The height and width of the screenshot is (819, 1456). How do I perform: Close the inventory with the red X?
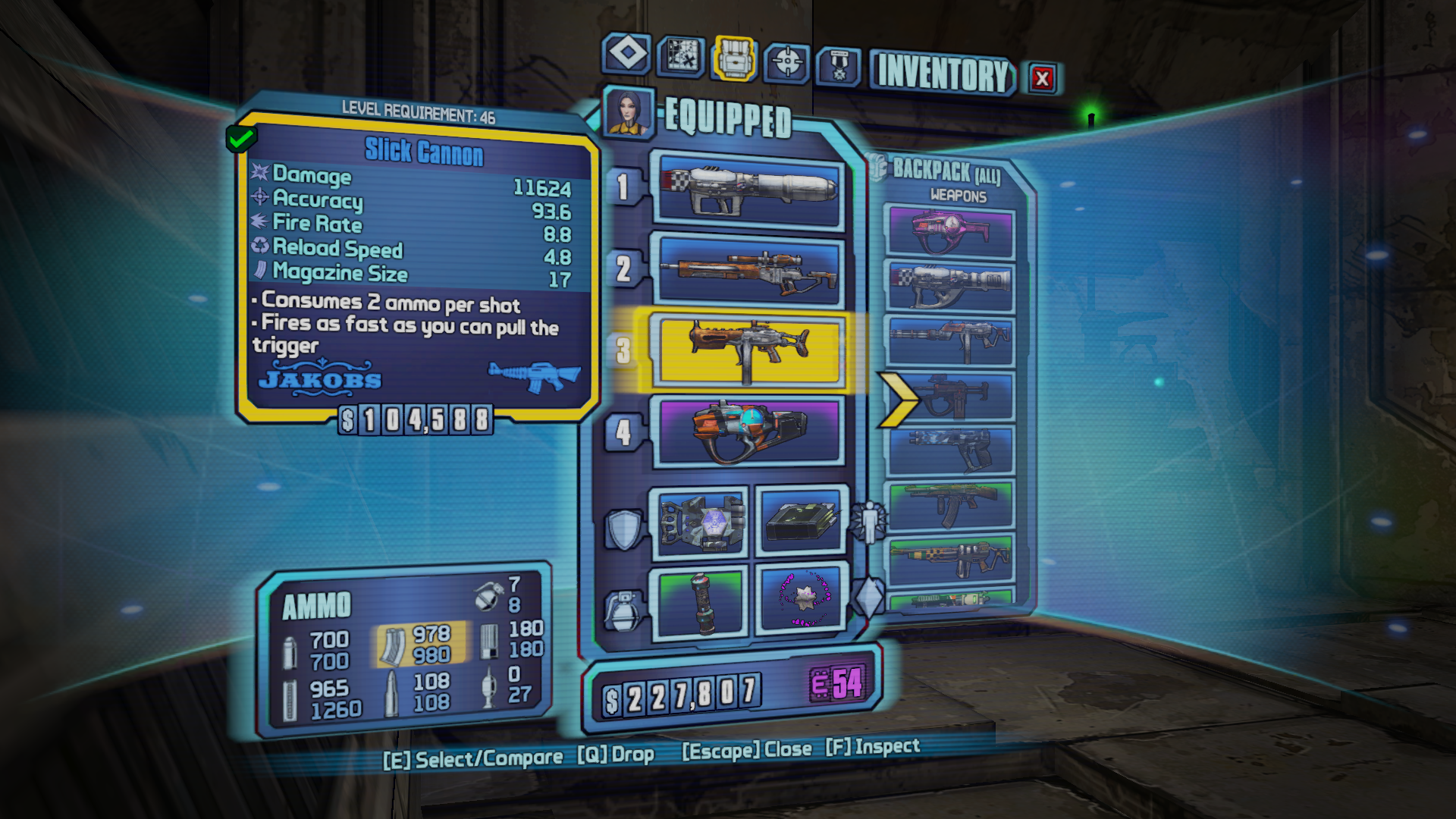click(x=1042, y=78)
